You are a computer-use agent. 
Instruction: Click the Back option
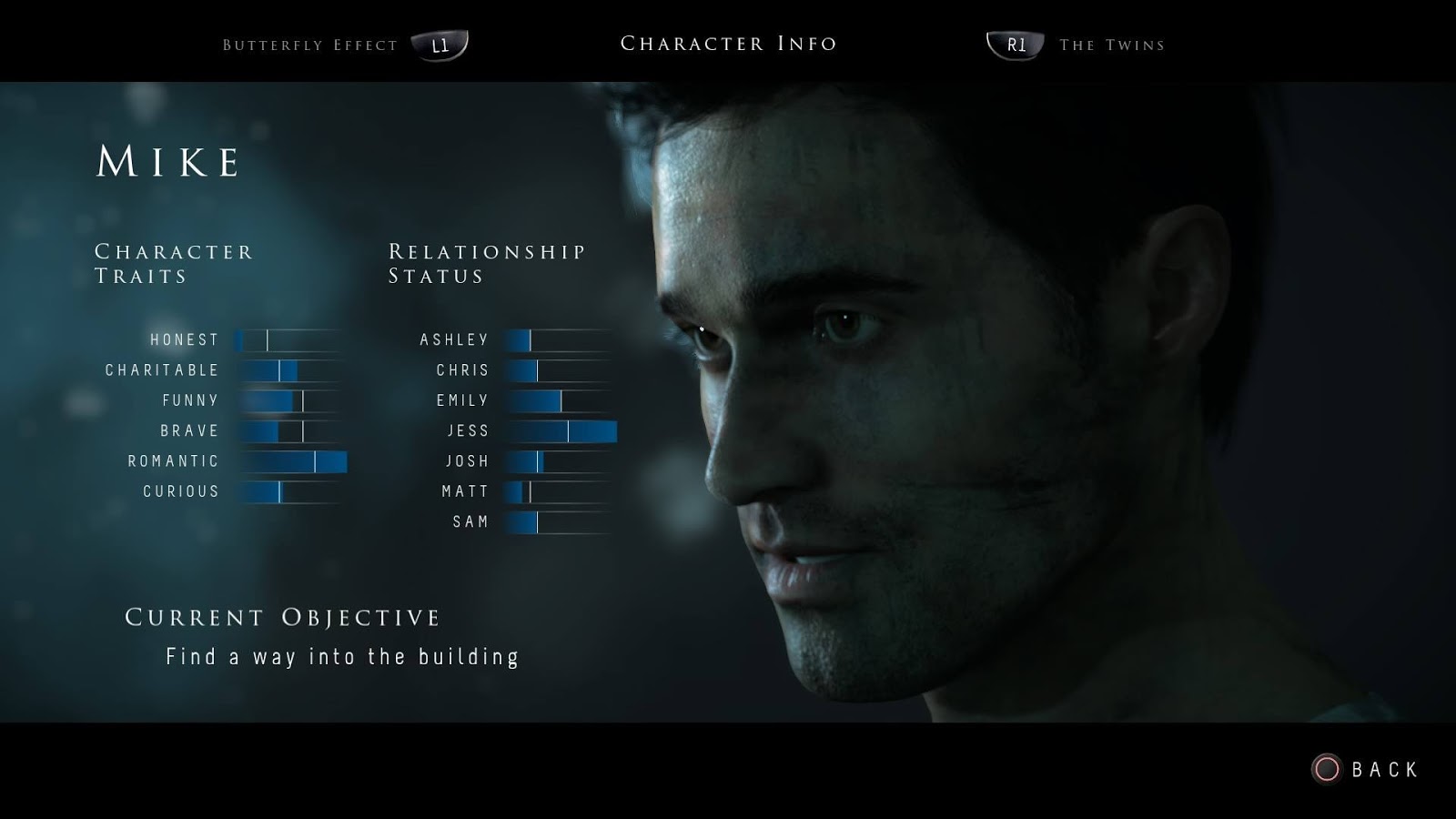[1384, 769]
